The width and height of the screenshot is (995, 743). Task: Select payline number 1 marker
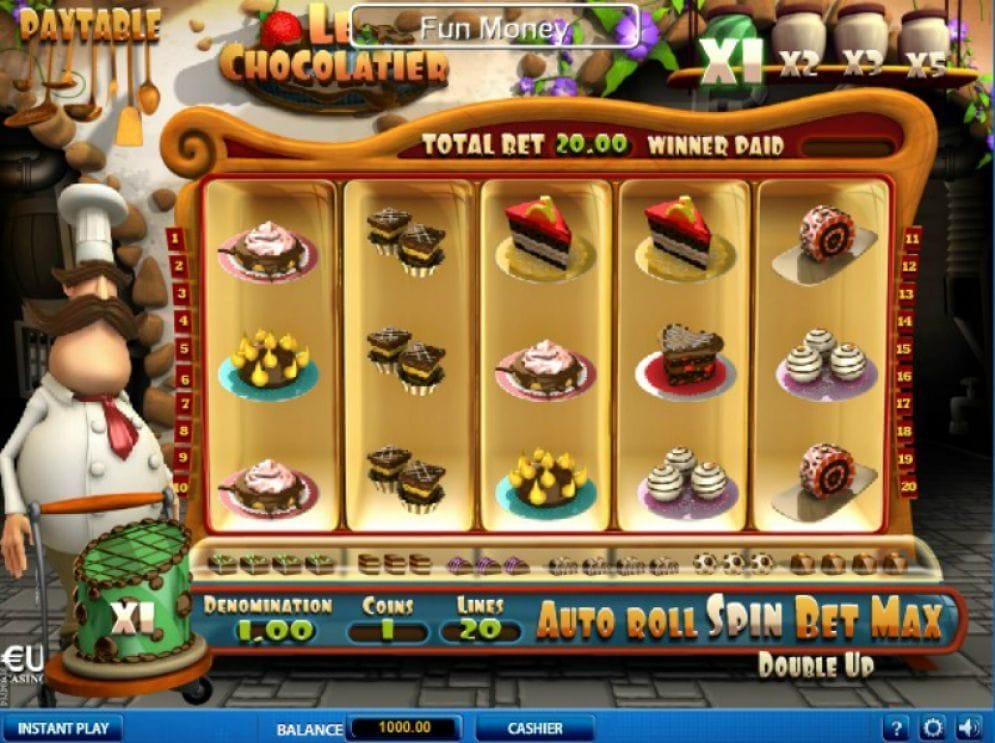176,238
